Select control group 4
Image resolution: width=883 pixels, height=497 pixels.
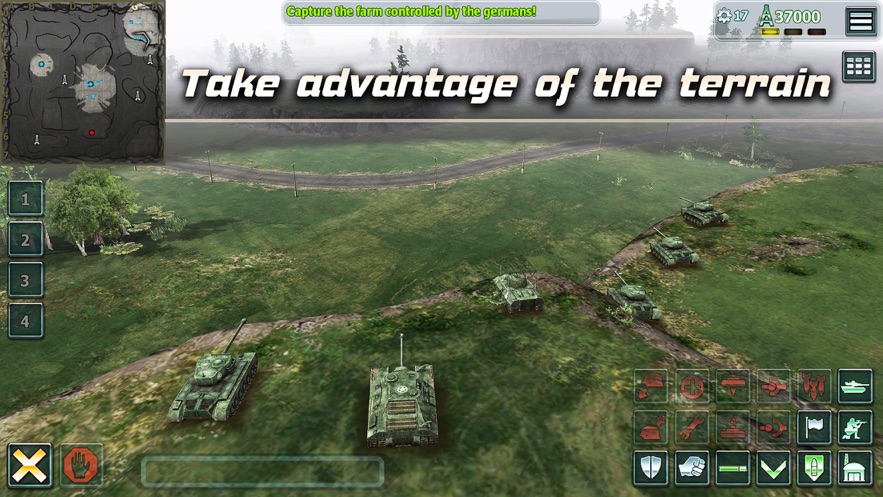point(26,321)
